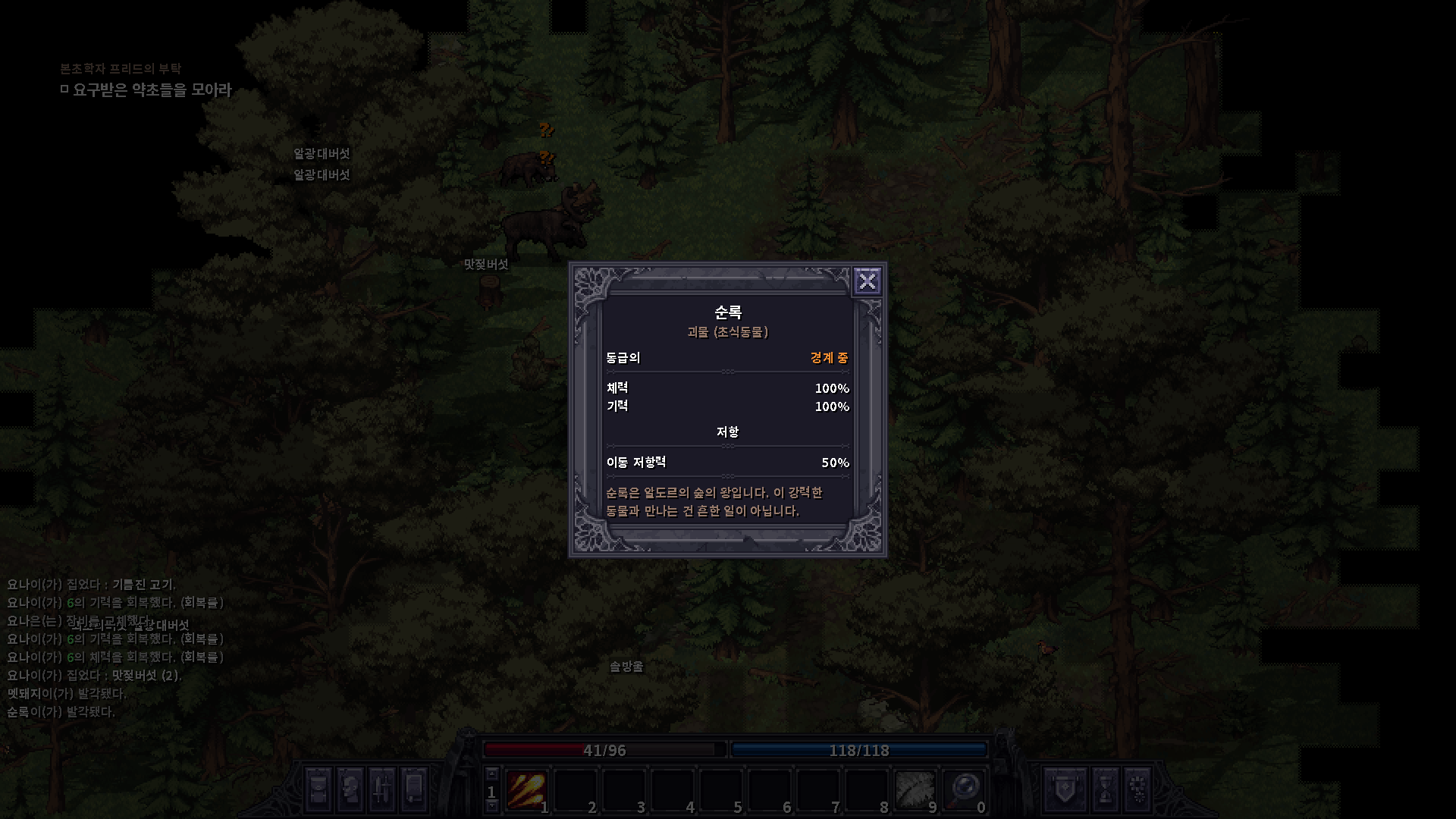The image size is (1456, 819).
Task: Switch hotbar page with the down arrow
Action: point(491,806)
